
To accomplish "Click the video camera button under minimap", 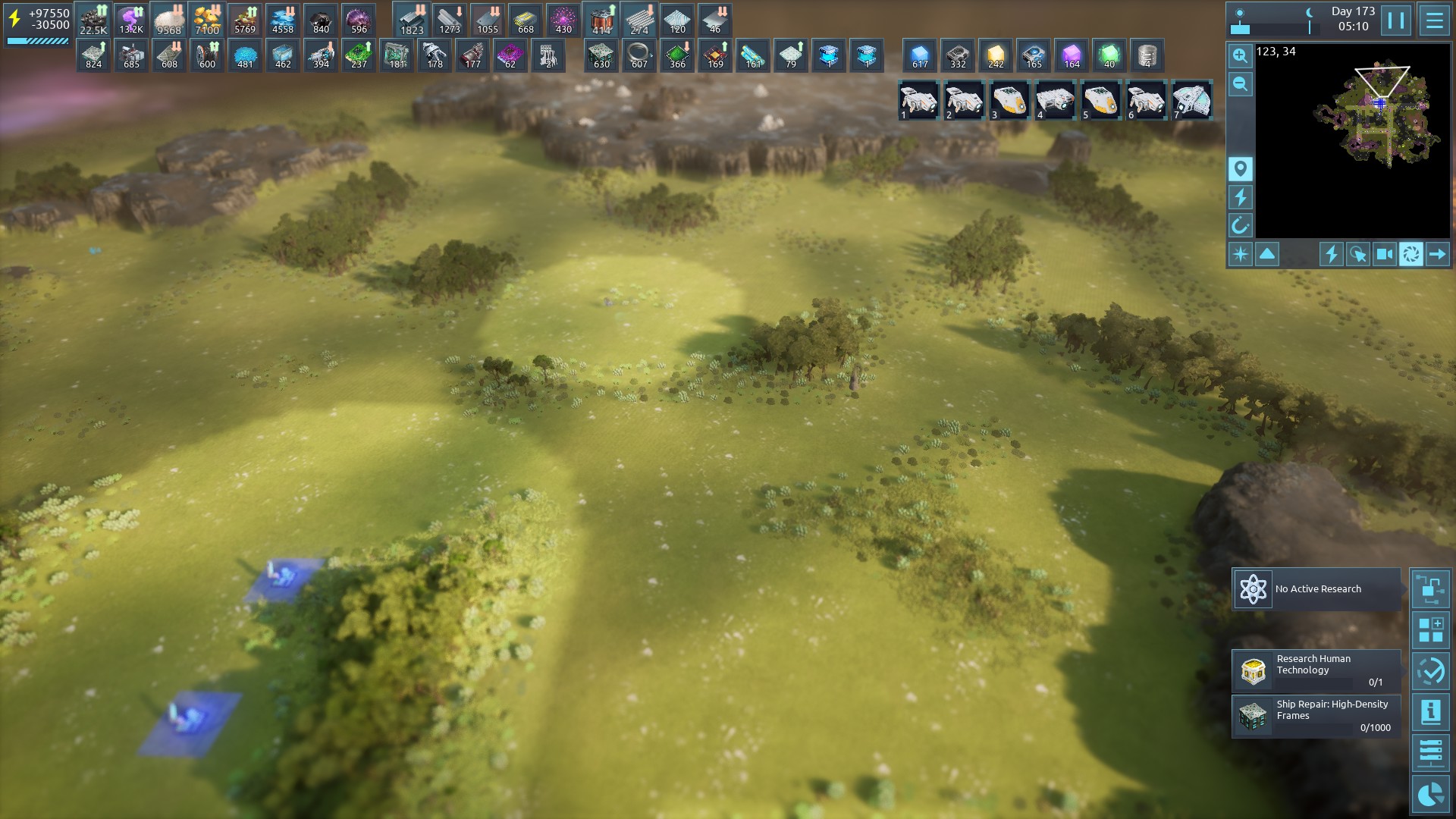I will point(1384,254).
